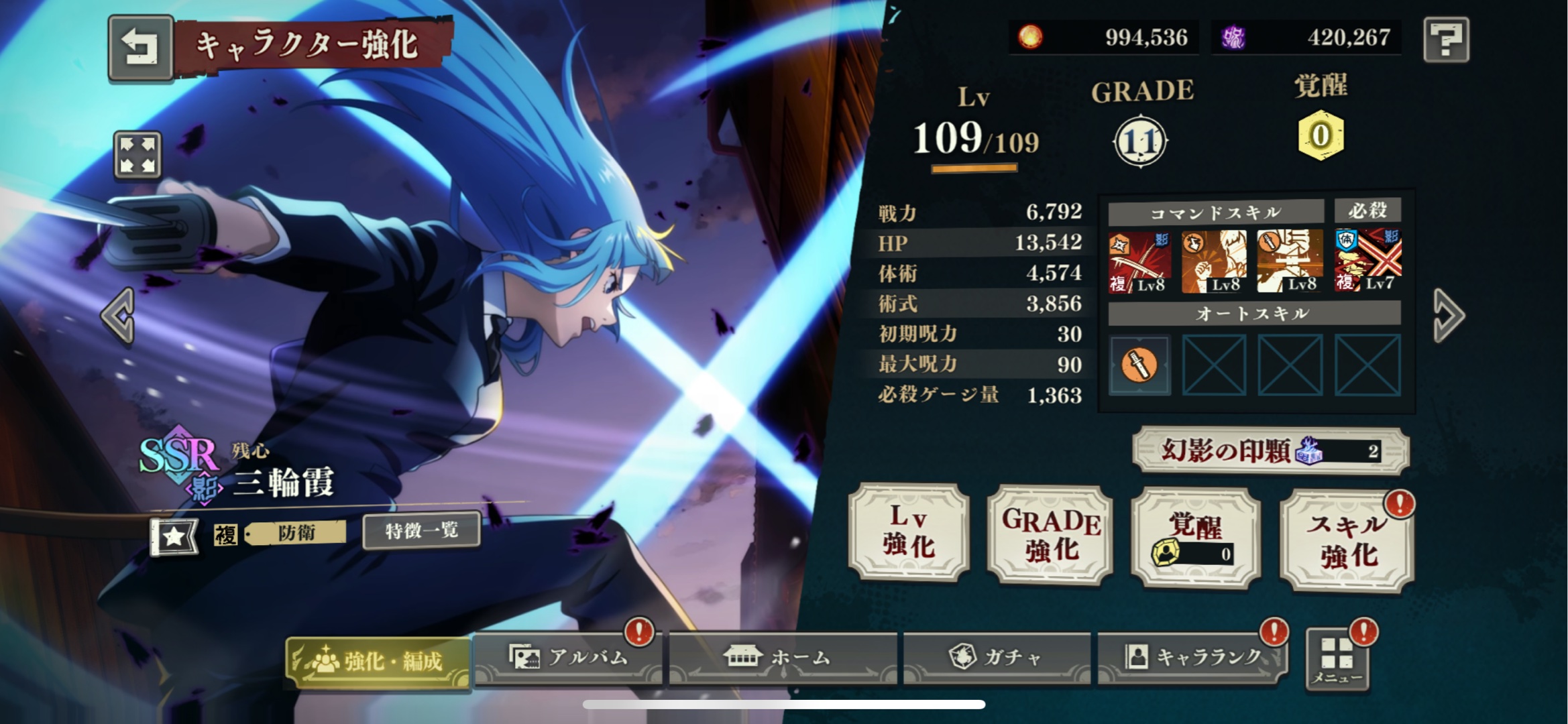1568x724 pixels.
Task: Open the キャラランク character rank tab
Action: [x=1192, y=658]
